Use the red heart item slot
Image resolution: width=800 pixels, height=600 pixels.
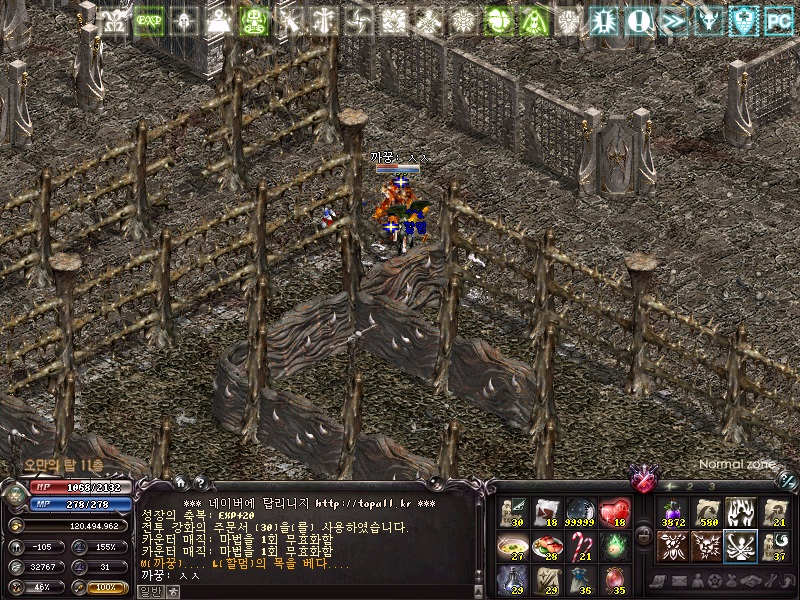point(615,513)
